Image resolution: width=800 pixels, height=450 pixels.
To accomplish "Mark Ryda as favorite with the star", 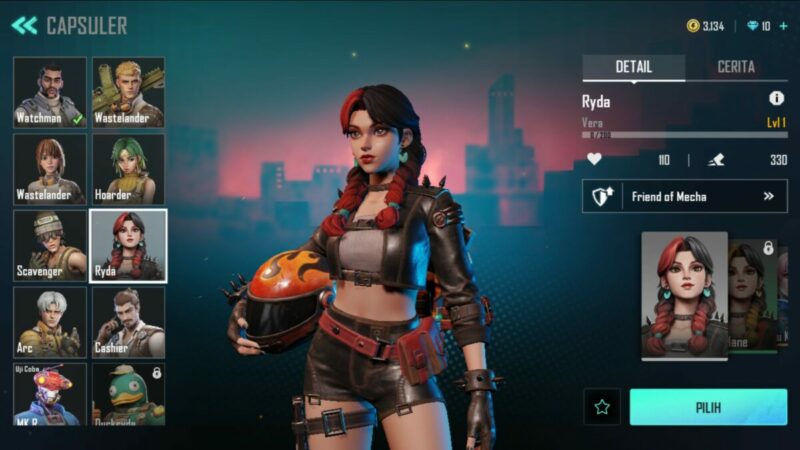I will pyautogui.click(x=602, y=407).
